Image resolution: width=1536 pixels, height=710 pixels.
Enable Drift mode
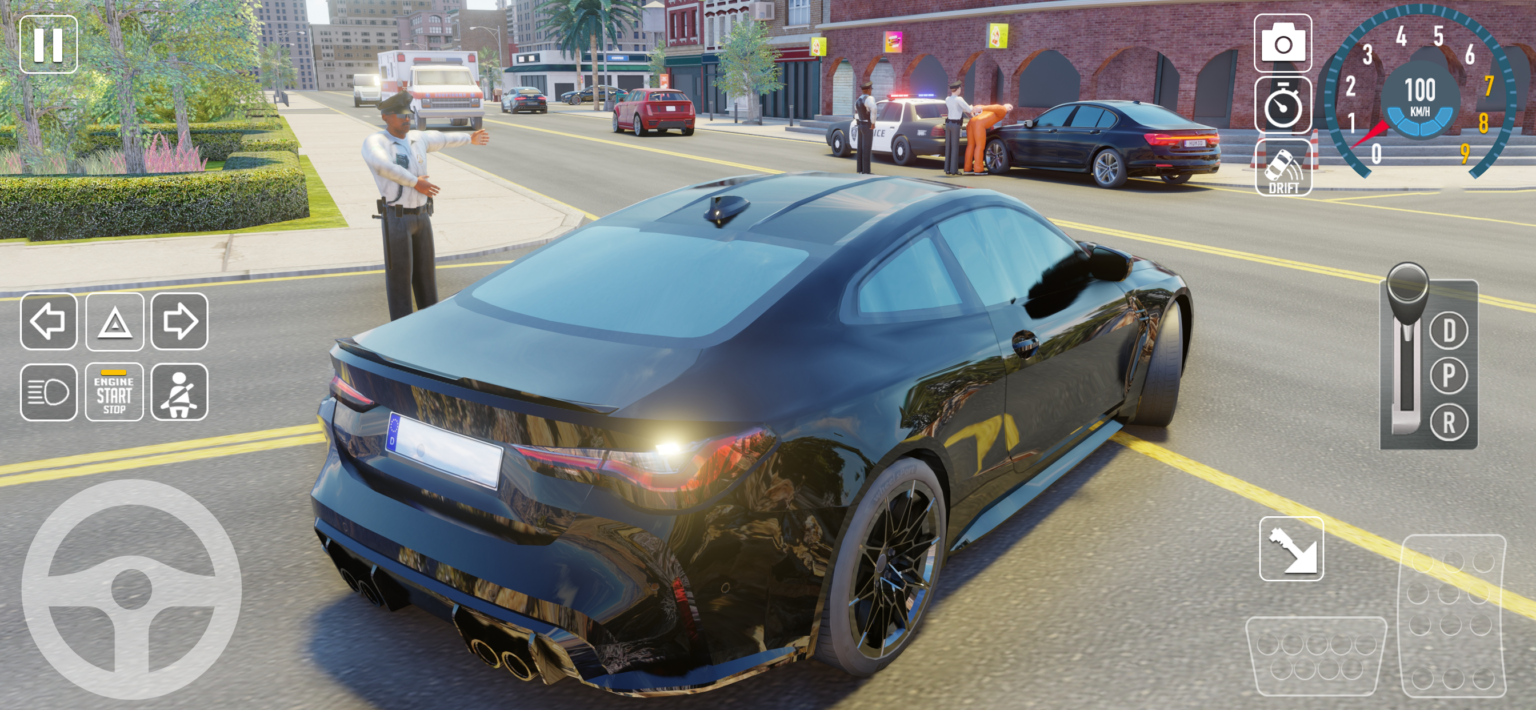tap(1283, 167)
